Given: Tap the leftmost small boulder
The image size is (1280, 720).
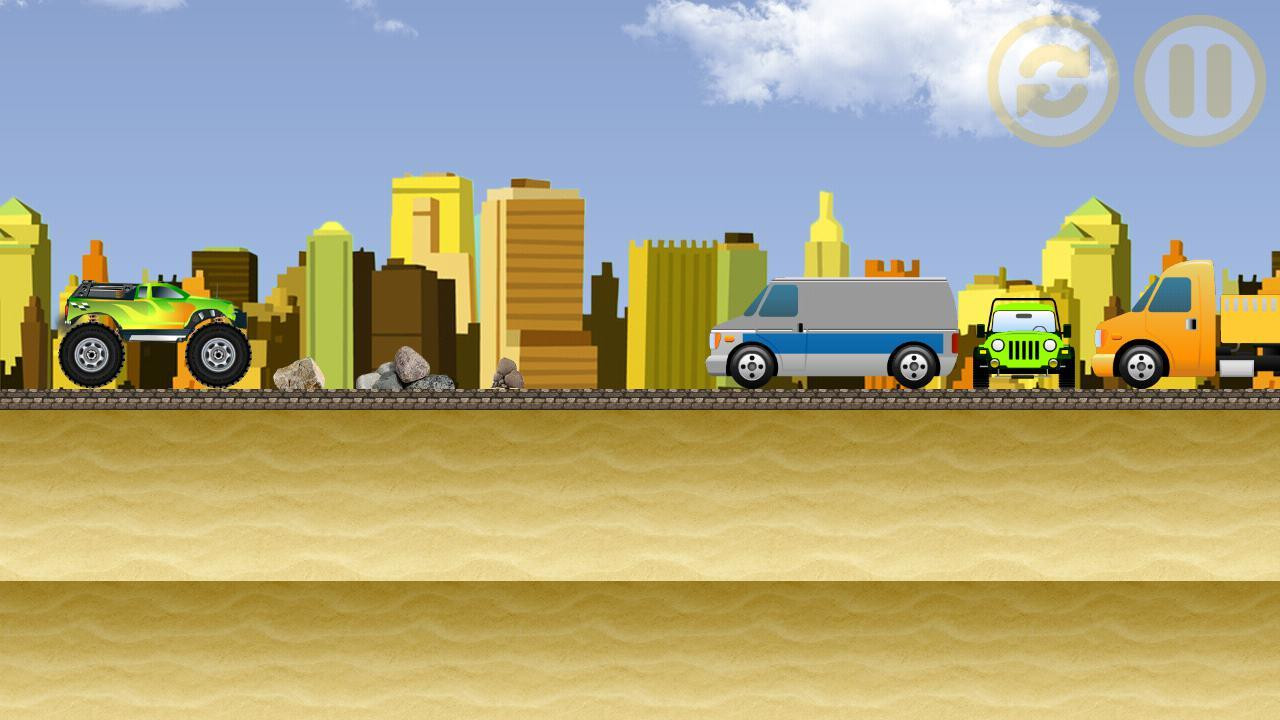Looking at the screenshot, I should [x=297, y=376].
